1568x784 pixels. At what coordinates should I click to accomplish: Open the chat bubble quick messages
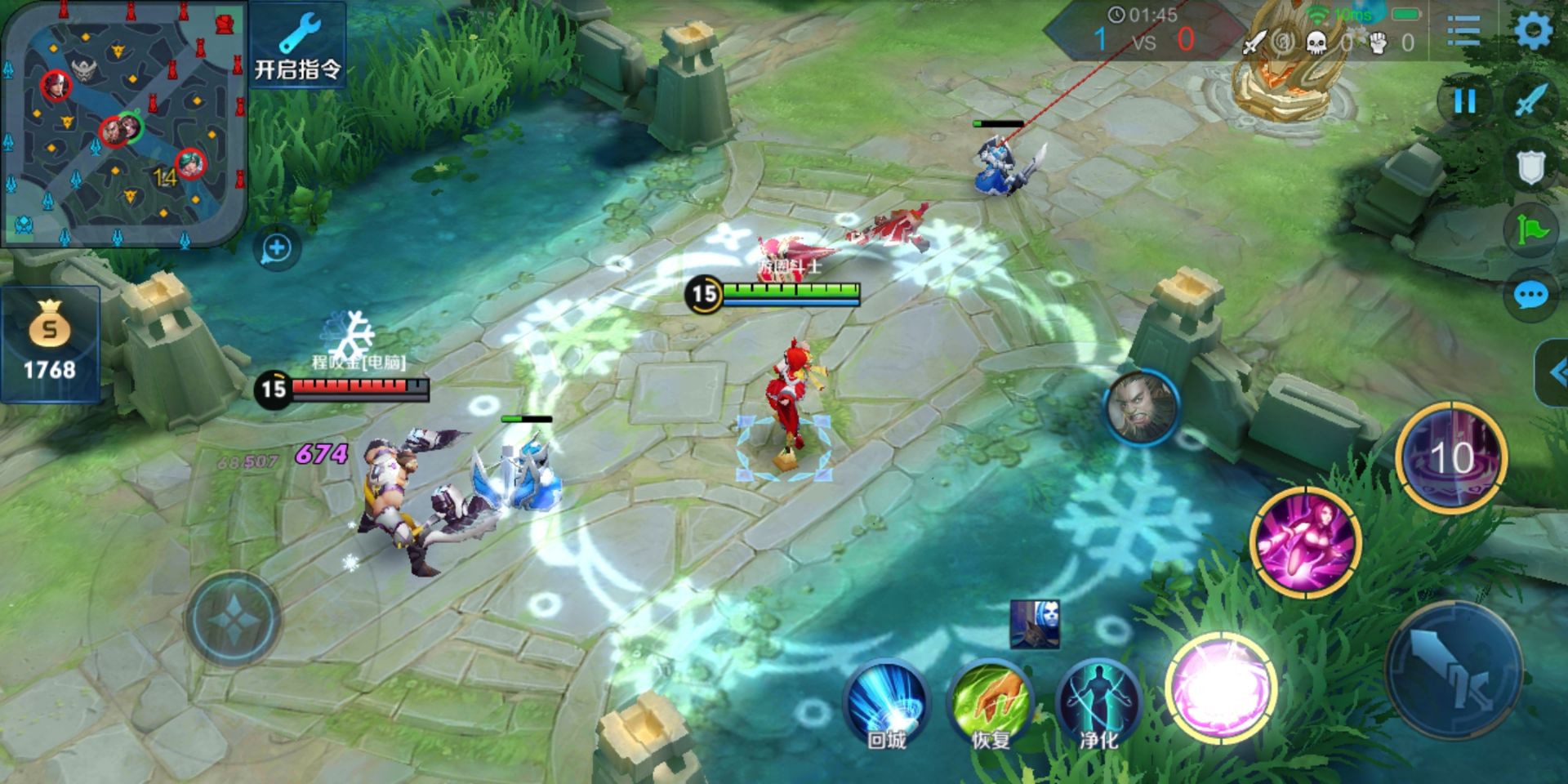[1530, 295]
